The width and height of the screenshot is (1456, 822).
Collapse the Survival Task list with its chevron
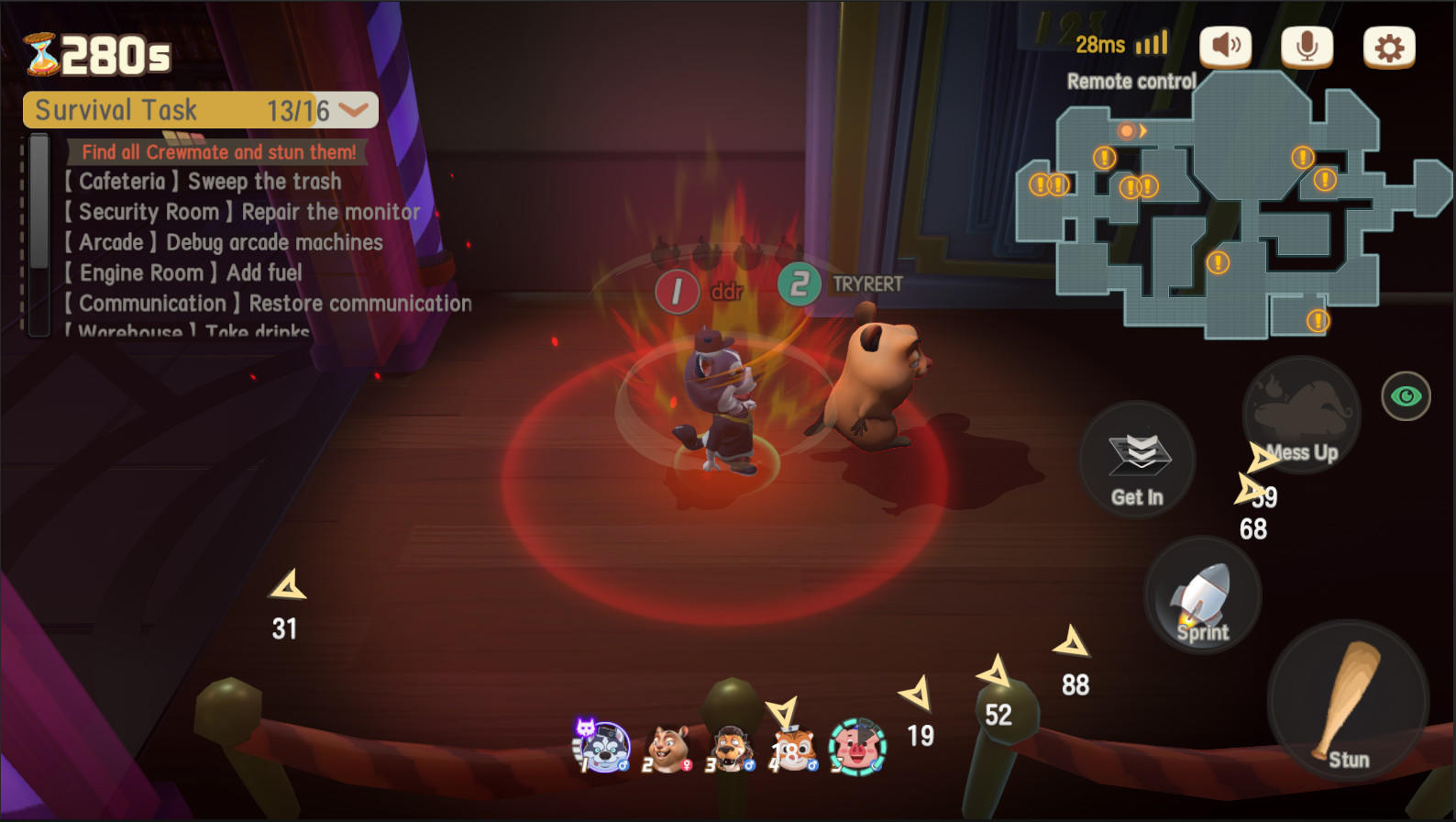pos(351,110)
